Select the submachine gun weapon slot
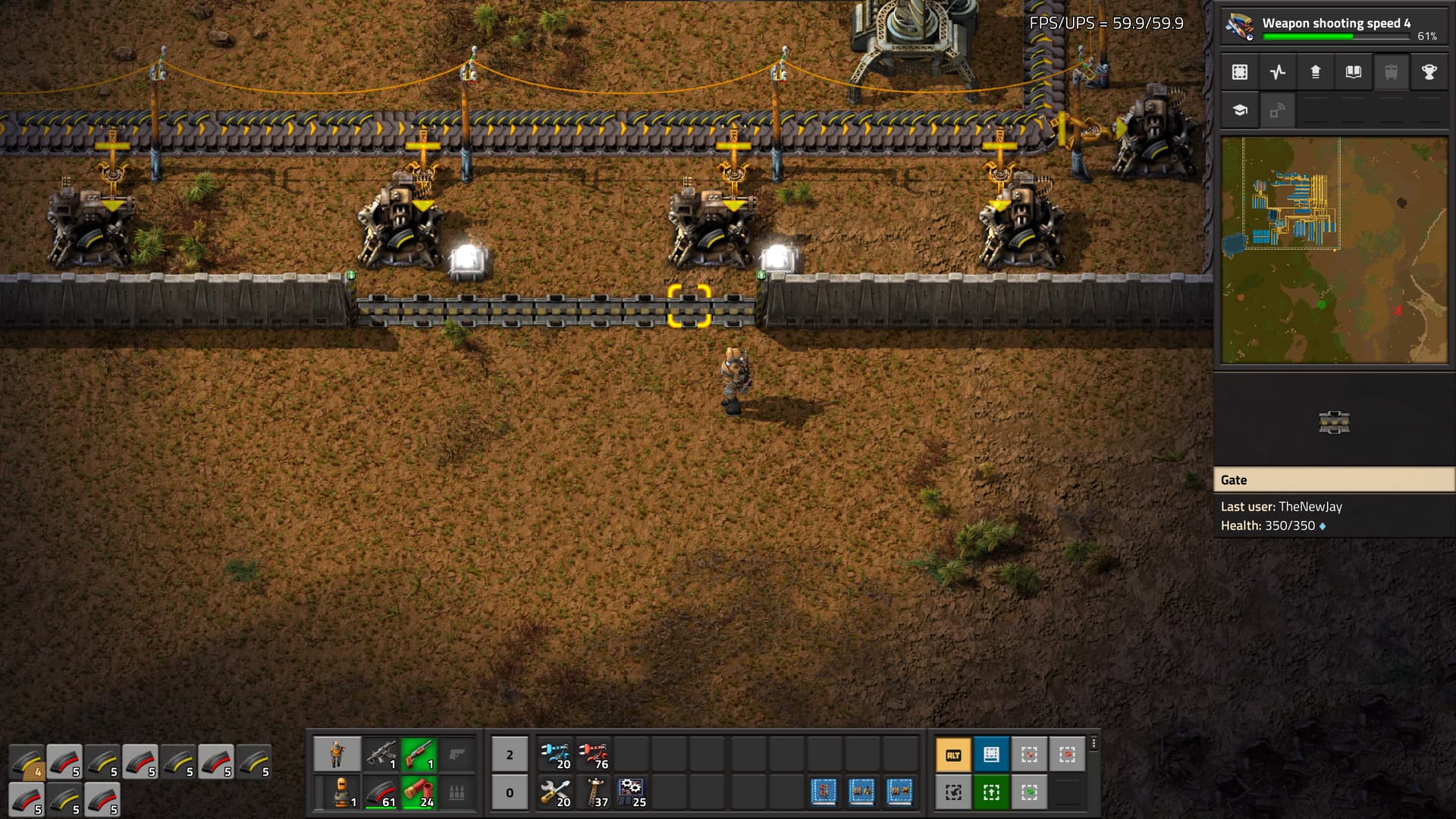This screenshot has height=819, width=1456. (381, 755)
